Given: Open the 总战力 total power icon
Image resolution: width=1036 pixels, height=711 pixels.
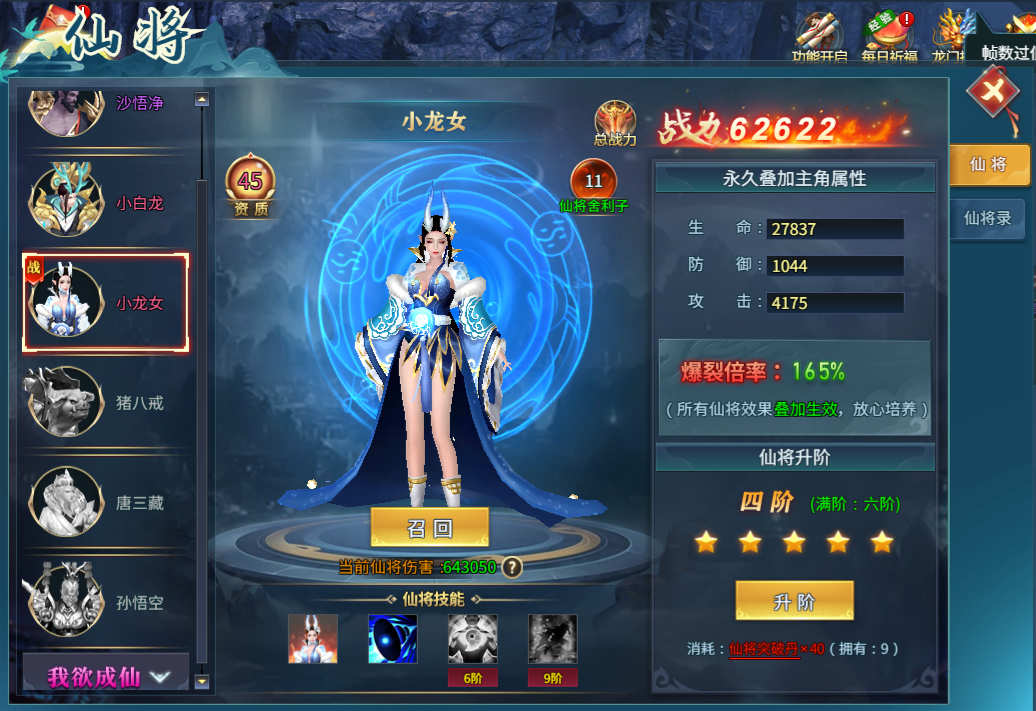Looking at the screenshot, I should point(615,122).
